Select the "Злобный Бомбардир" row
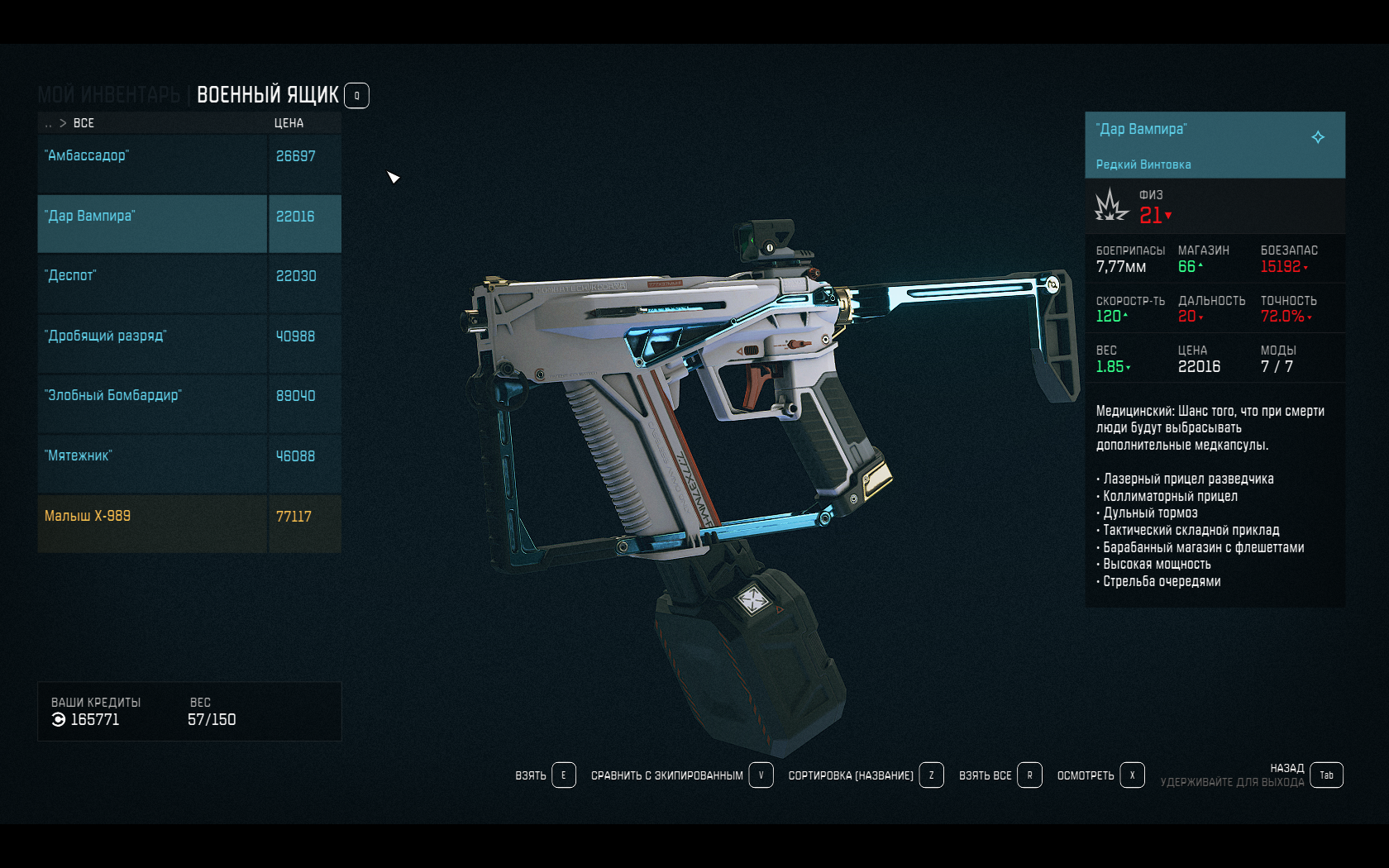1389x868 pixels. click(153, 403)
